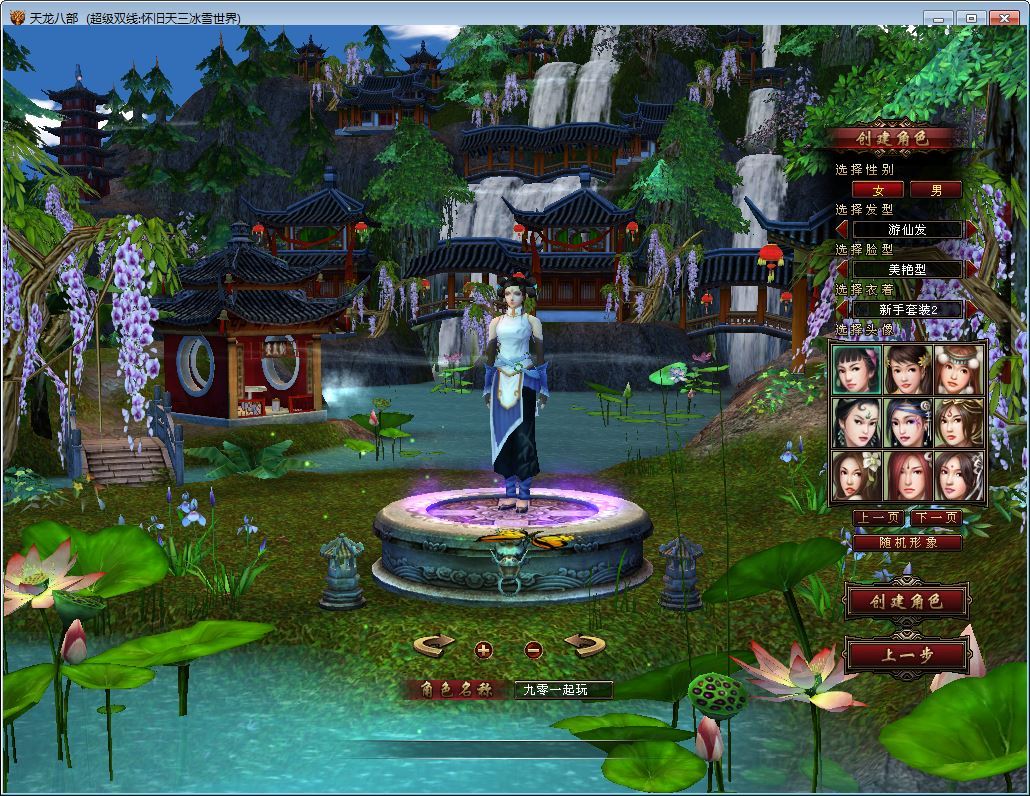Randomize the appearance with 随机形象
This screenshot has width=1030, height=796.
[x=907, y=543]
